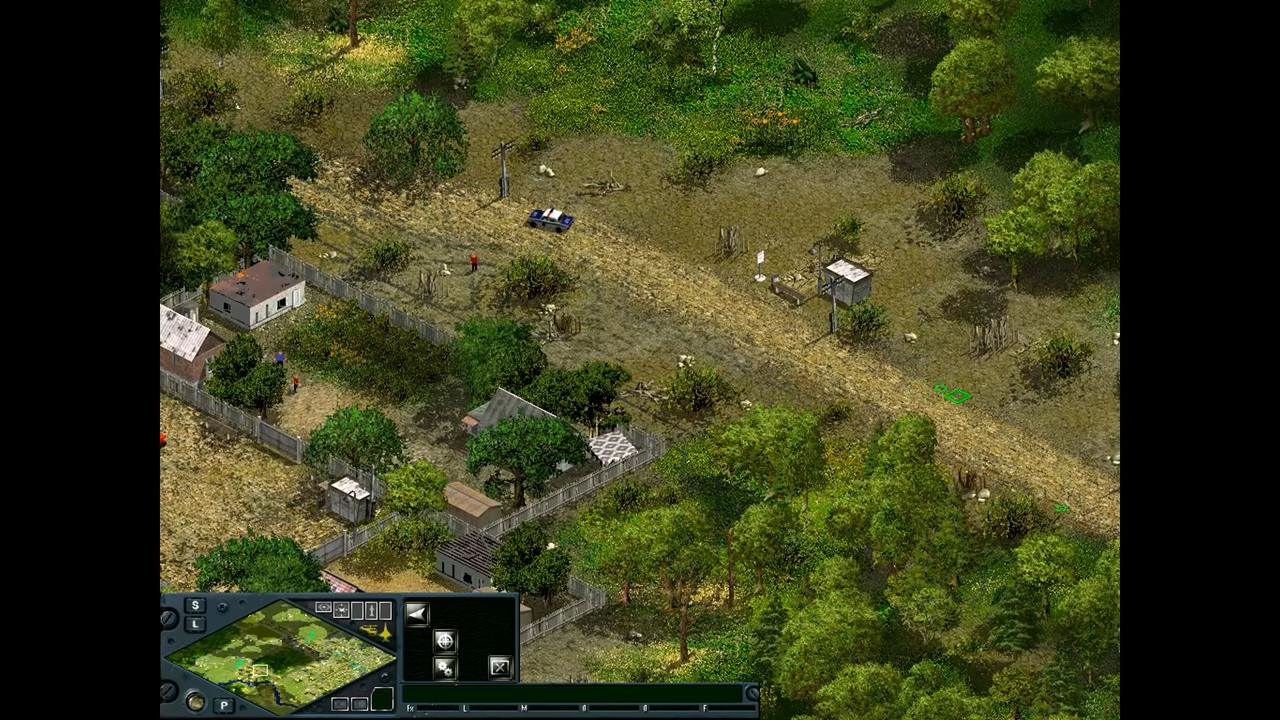1280x720 pixels.
Task: Click the yellow jet fighter icon
Action: (x=385, y=632)
